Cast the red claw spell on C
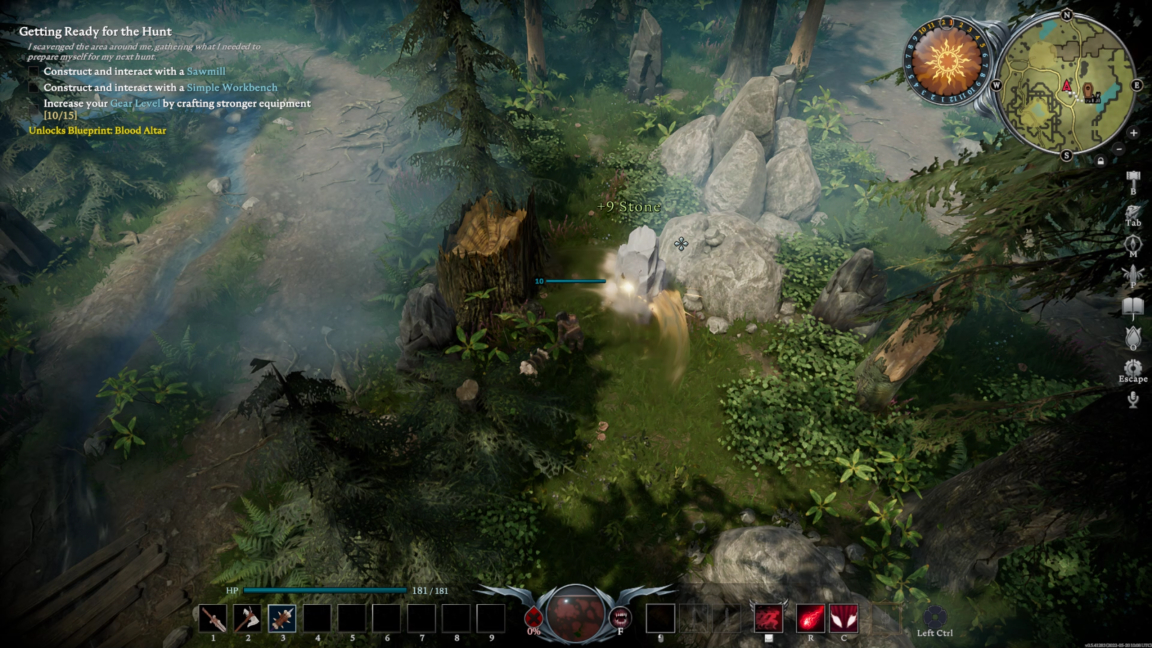Screen dimensions: 1152x648 coord(844,618)
